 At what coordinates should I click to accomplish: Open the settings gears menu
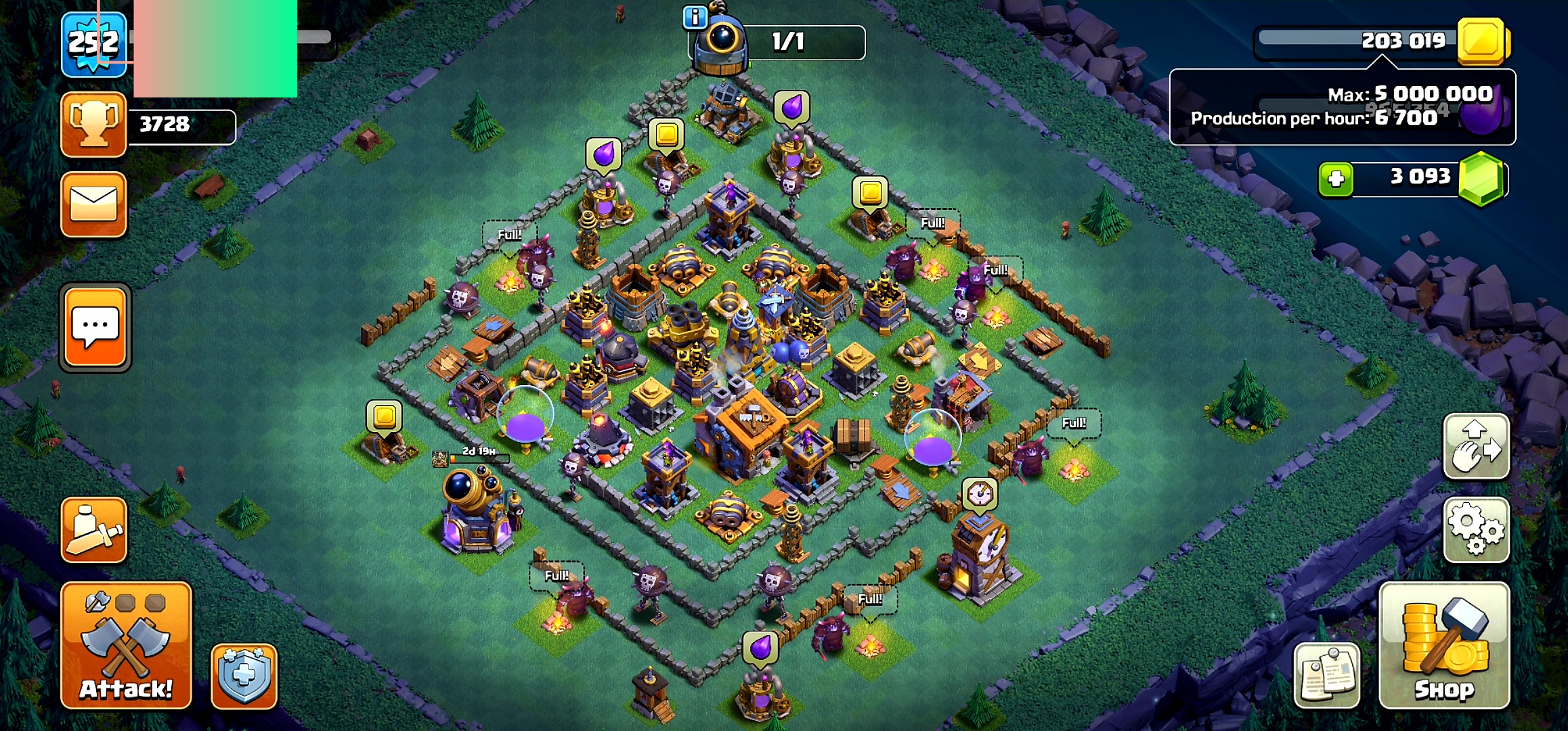1476,530
